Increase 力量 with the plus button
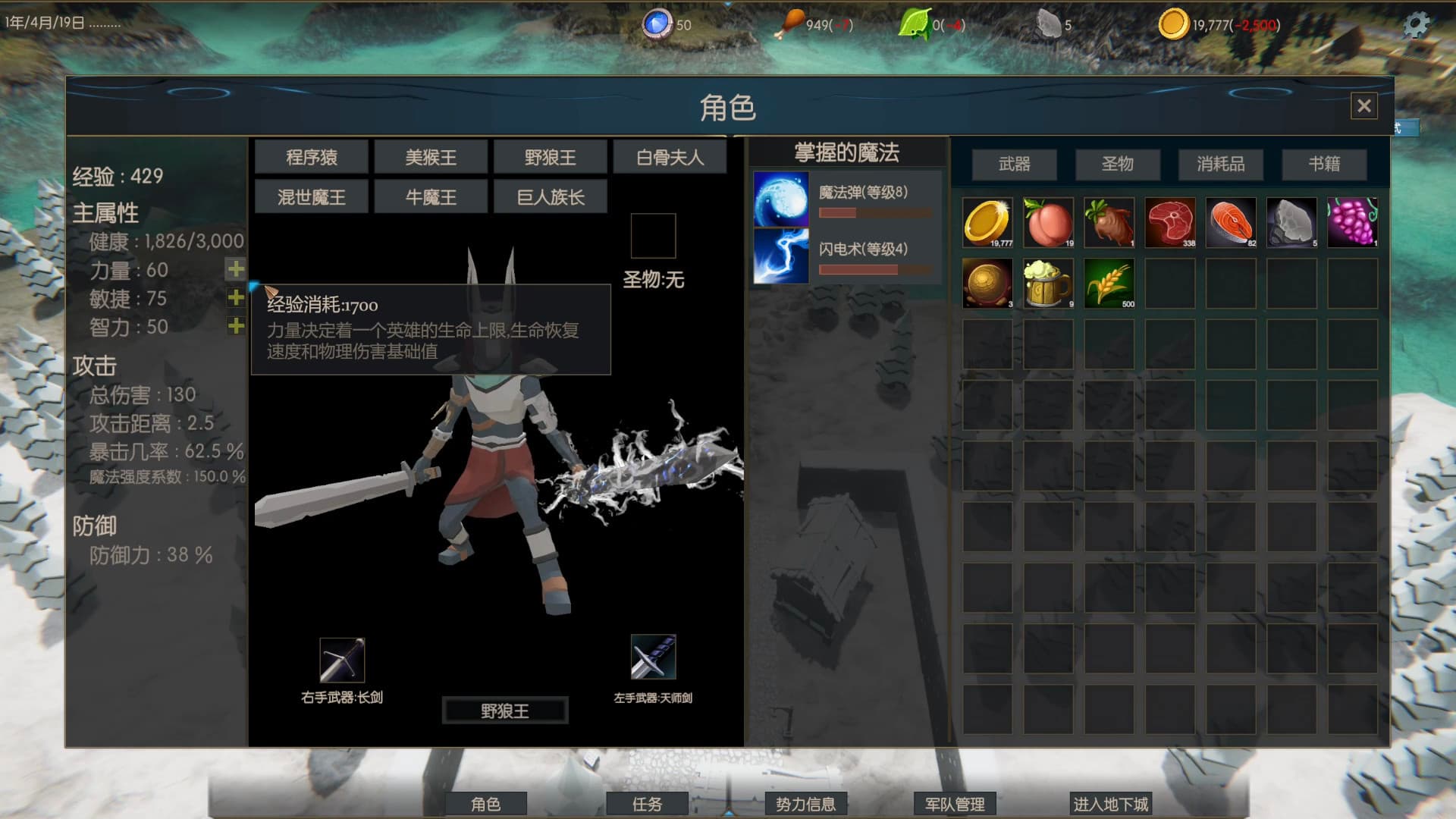The width and height of the screenshot is (1456, 819). pyautogui.click(x=236, y=269)
